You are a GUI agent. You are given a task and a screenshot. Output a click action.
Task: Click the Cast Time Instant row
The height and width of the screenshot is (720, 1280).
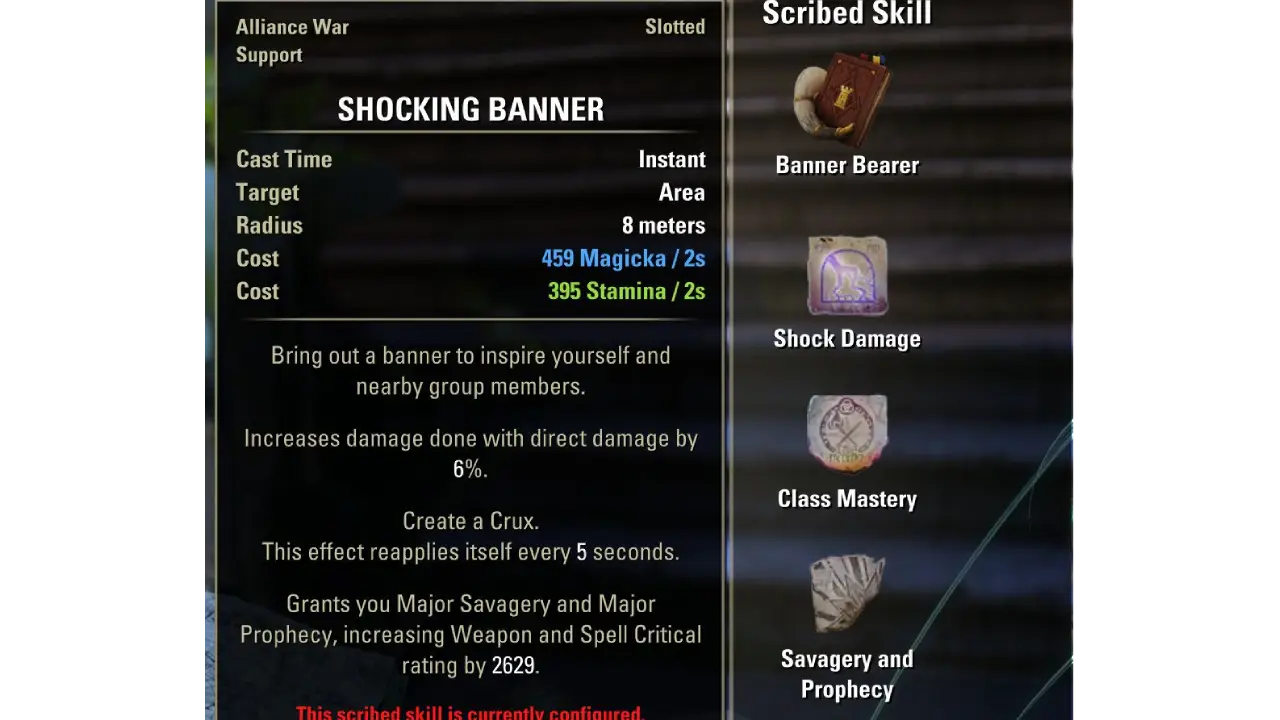pos(470,159)
